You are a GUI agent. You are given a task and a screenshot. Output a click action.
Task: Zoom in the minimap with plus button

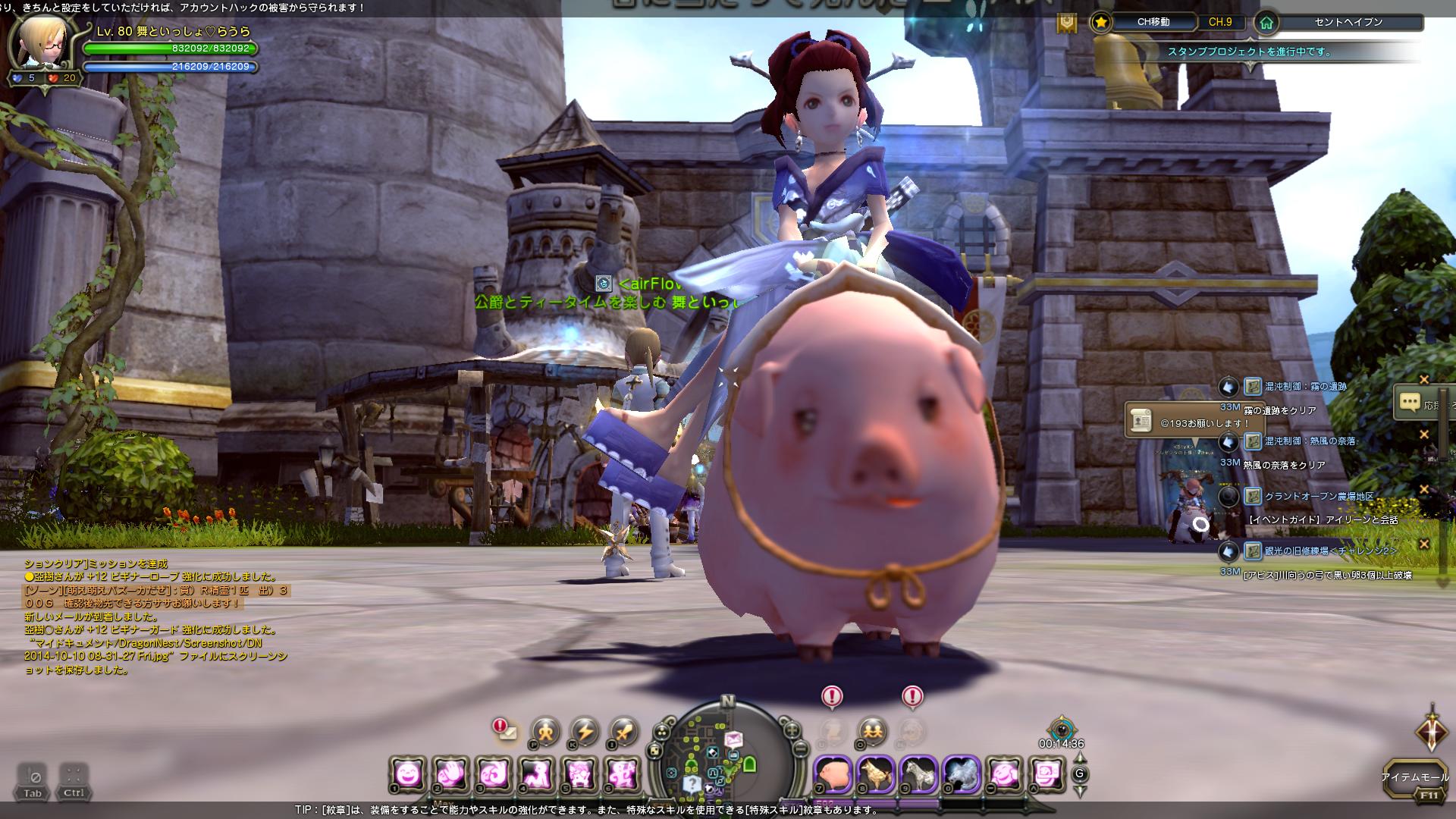tap(792, 731)
